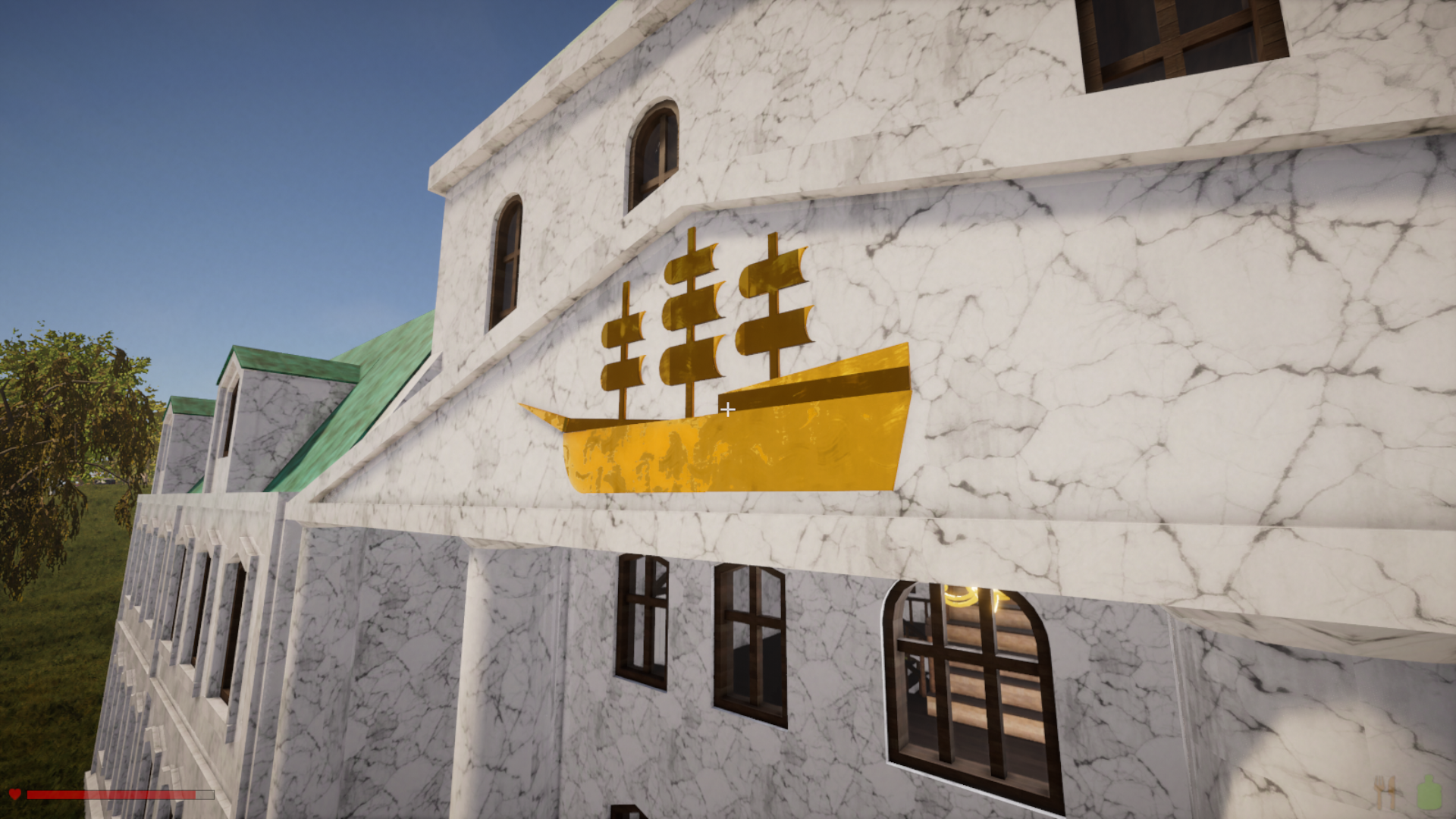Click the white crosshair at screen center

point(729,409)
